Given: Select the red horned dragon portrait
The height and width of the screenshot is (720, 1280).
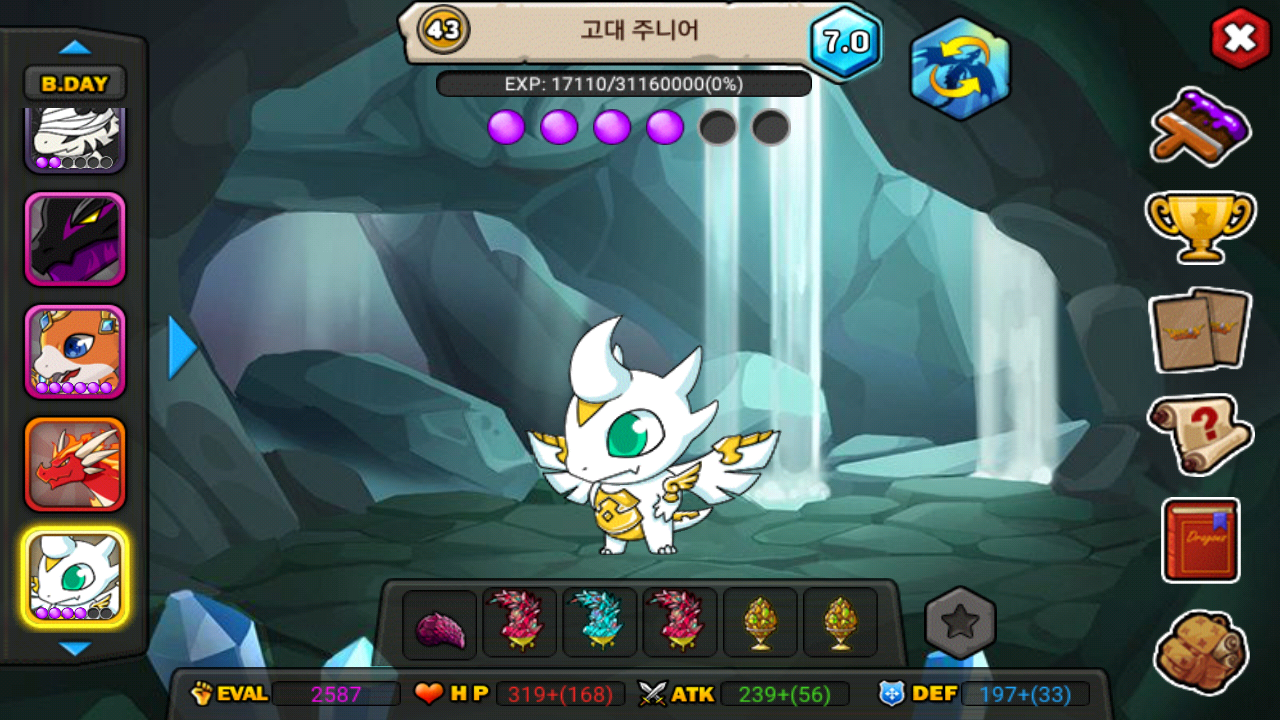Looking at the screenshot, I should pyautogui.click(x=75, y=464).
